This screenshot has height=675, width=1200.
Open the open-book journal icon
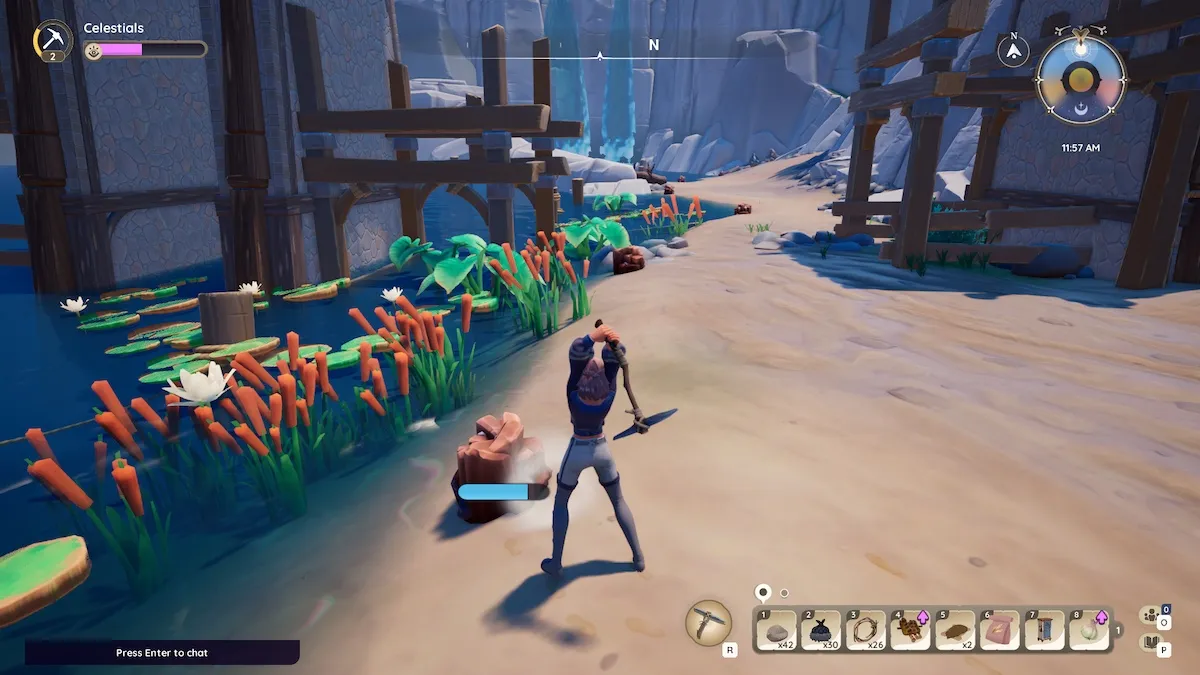point(1150,642)
